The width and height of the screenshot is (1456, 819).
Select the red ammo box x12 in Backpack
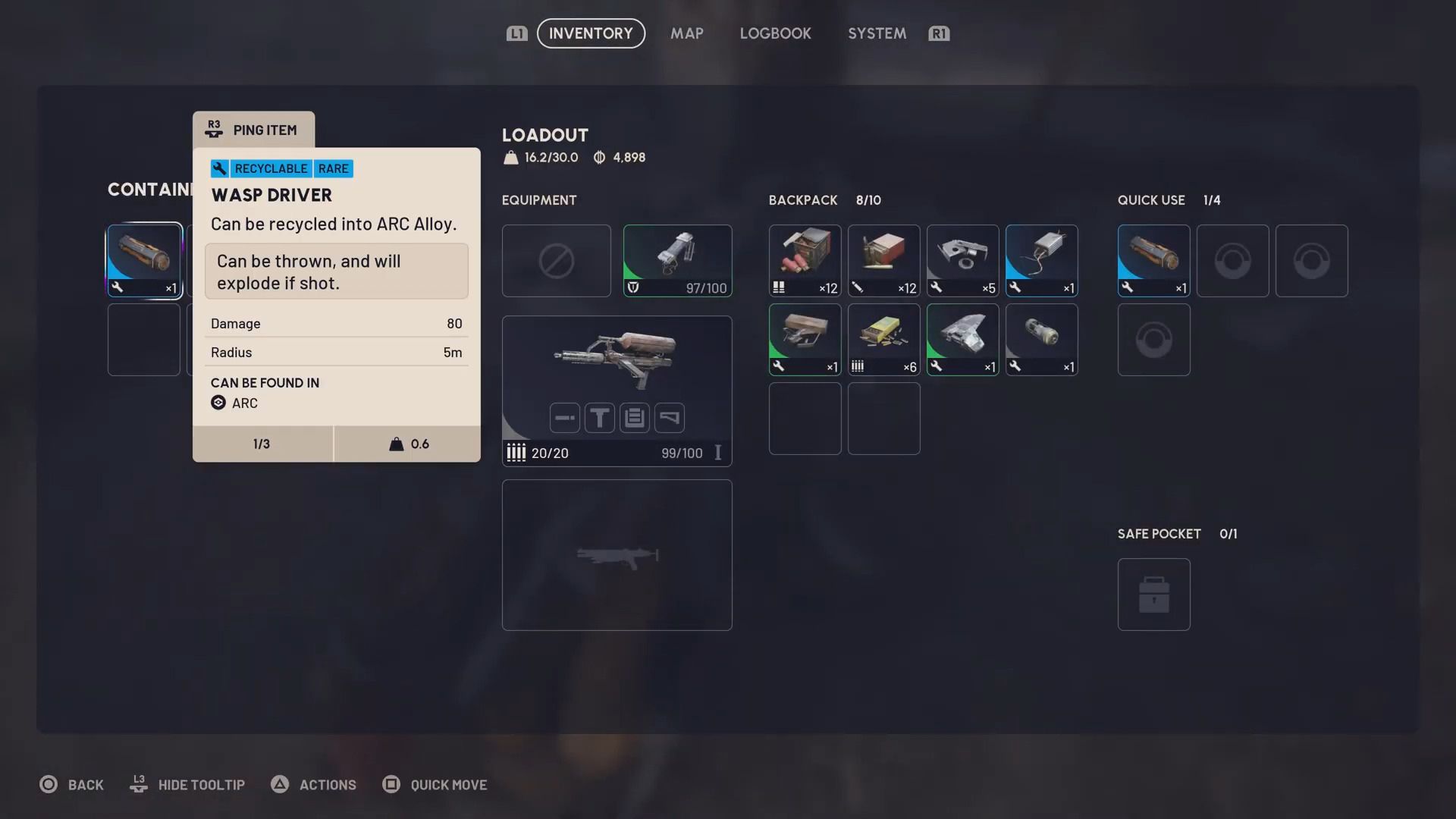tap(883, 260)
